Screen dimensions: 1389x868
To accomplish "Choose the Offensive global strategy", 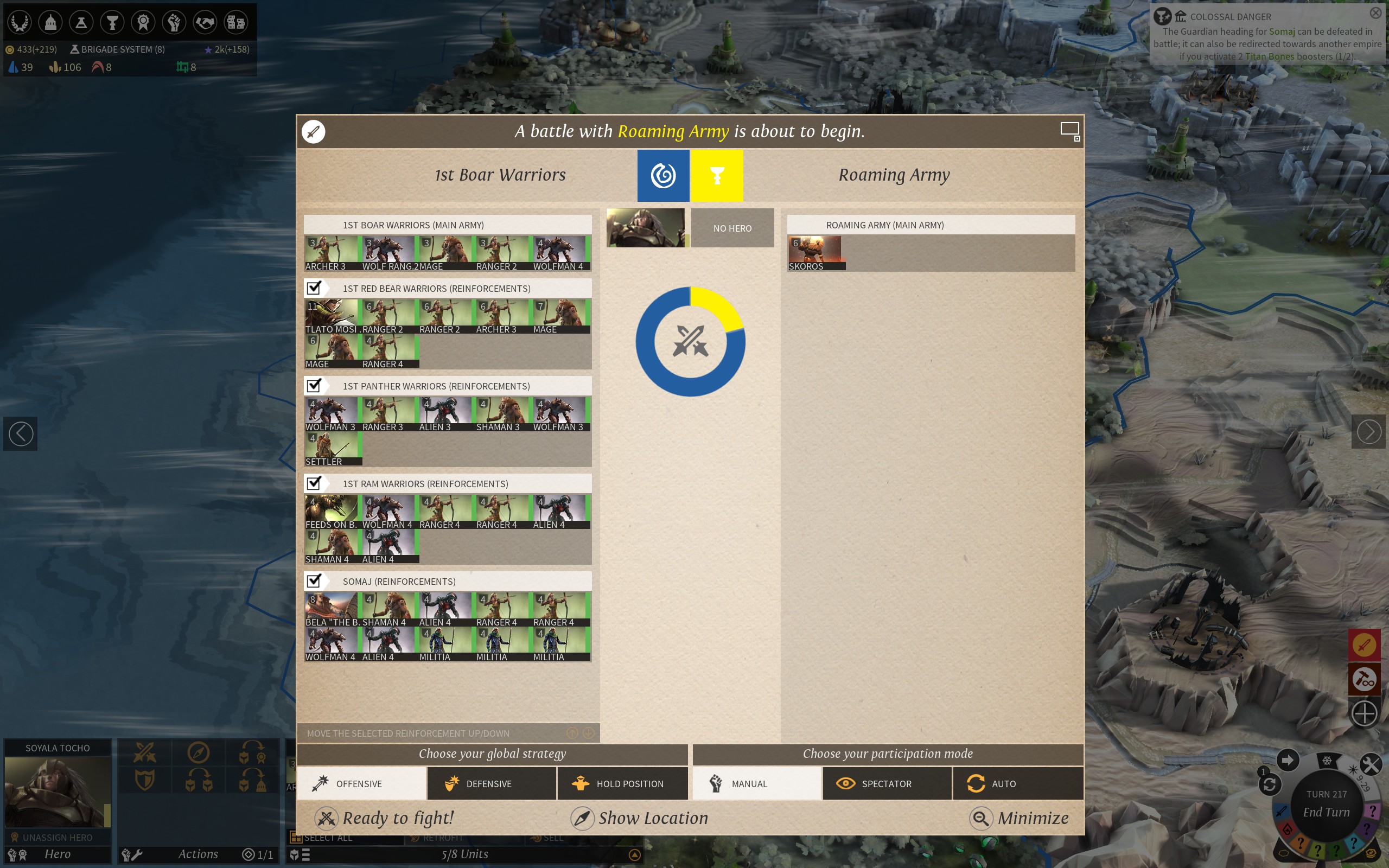I will click(361, 783).
